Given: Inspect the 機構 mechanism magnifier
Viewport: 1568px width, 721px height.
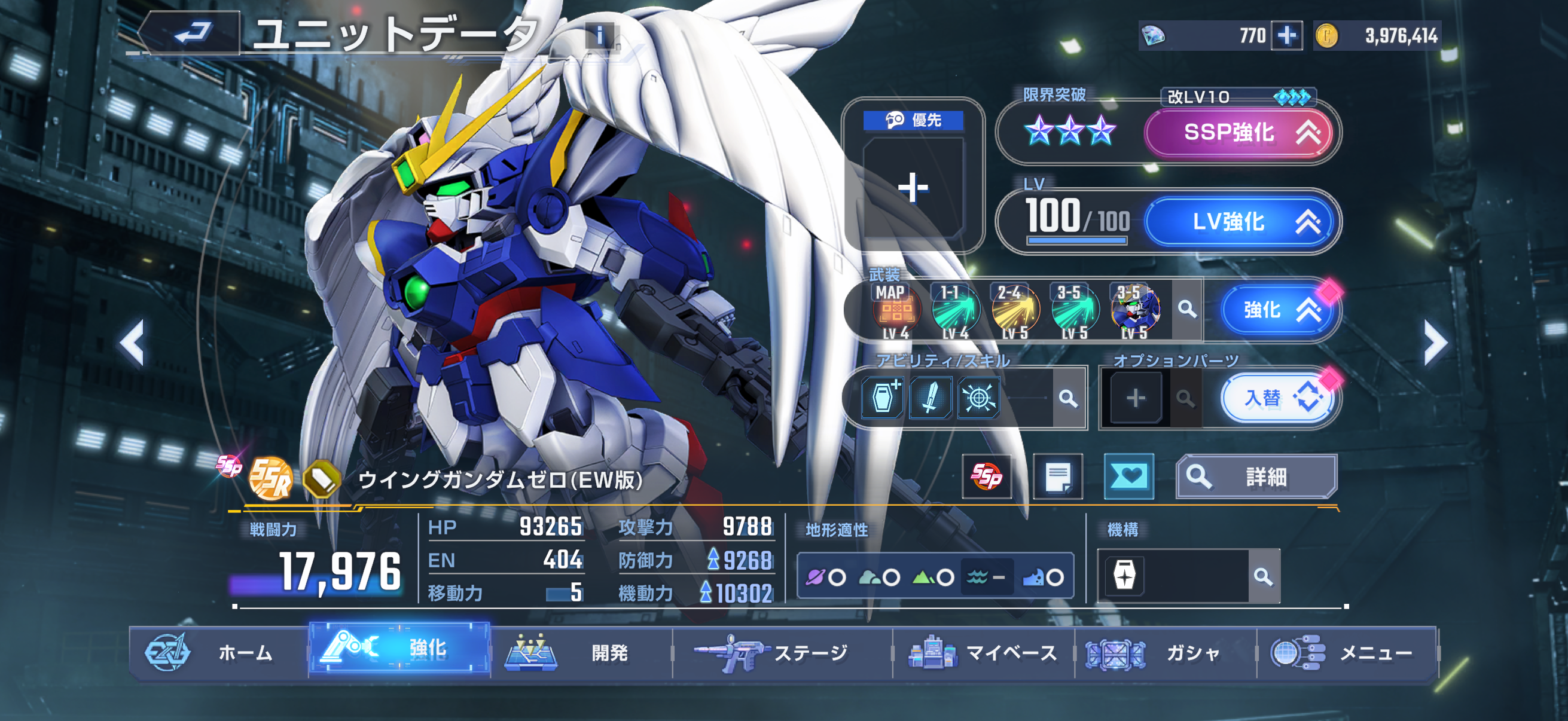Looking at the screenshot, I should 1263,576.
